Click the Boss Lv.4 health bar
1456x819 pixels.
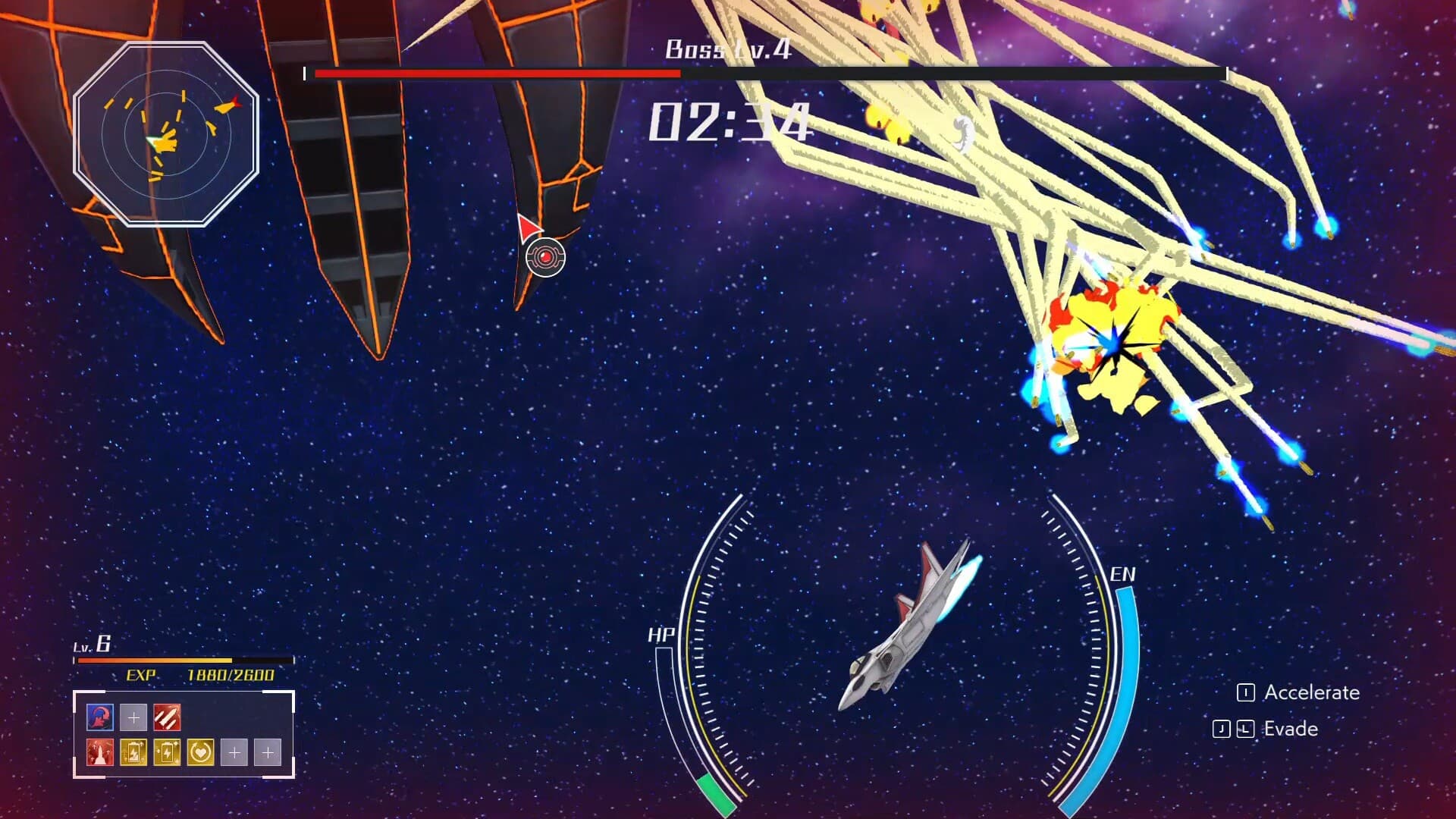(x=766, y=75)
